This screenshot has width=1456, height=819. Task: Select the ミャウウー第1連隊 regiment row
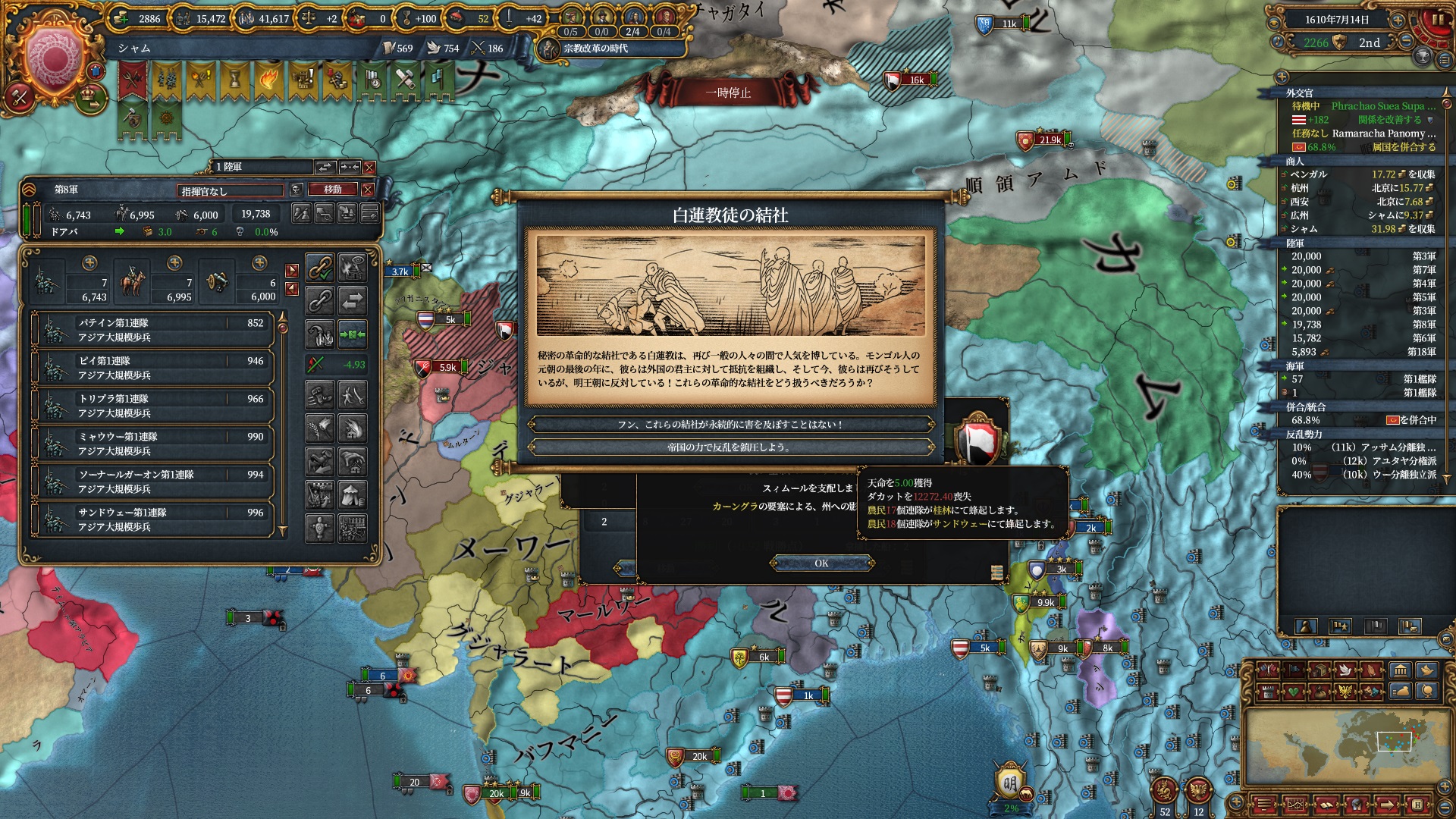[152, 444]
